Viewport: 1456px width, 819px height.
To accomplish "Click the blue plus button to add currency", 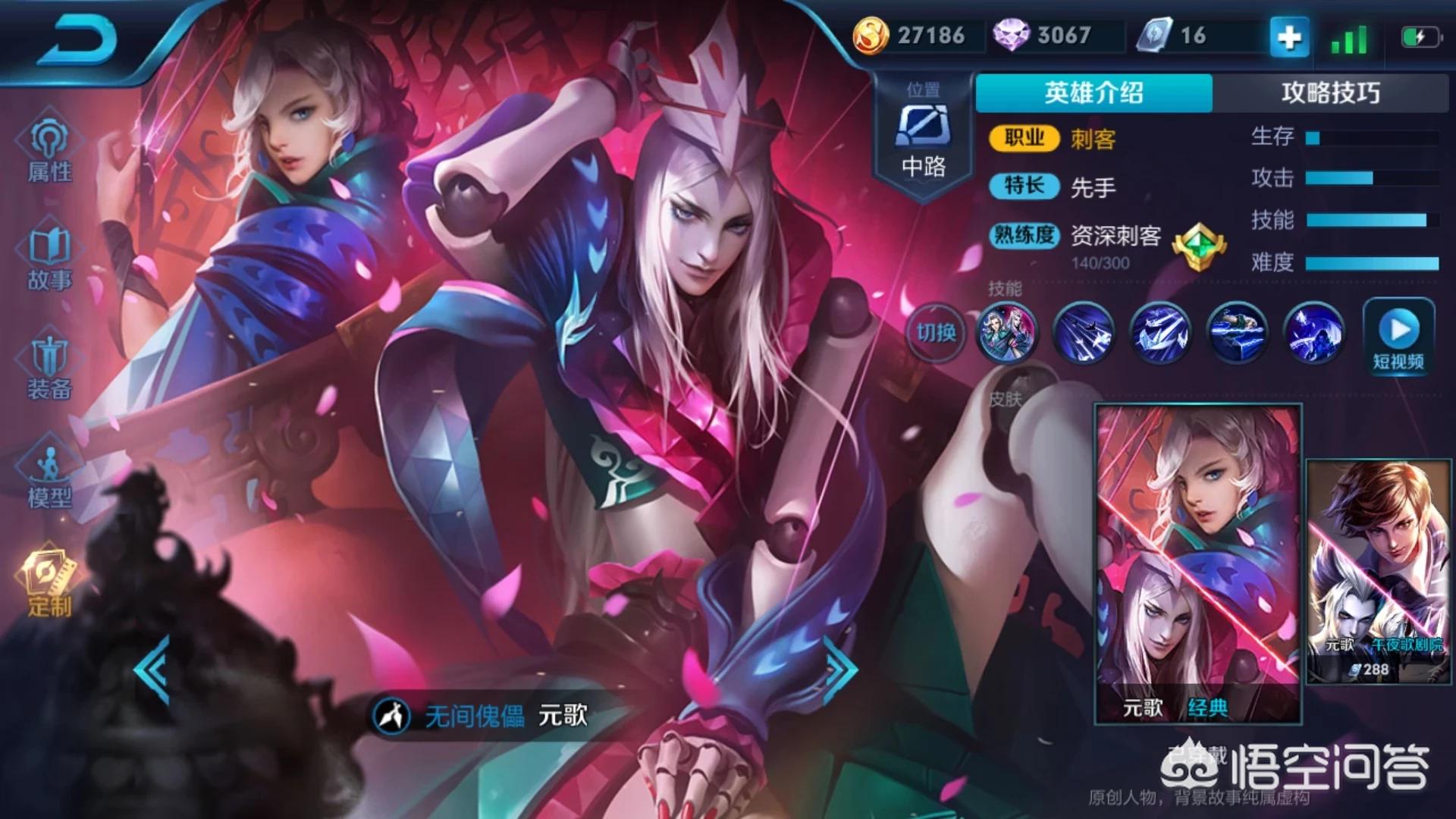I will pos(1289,36).
